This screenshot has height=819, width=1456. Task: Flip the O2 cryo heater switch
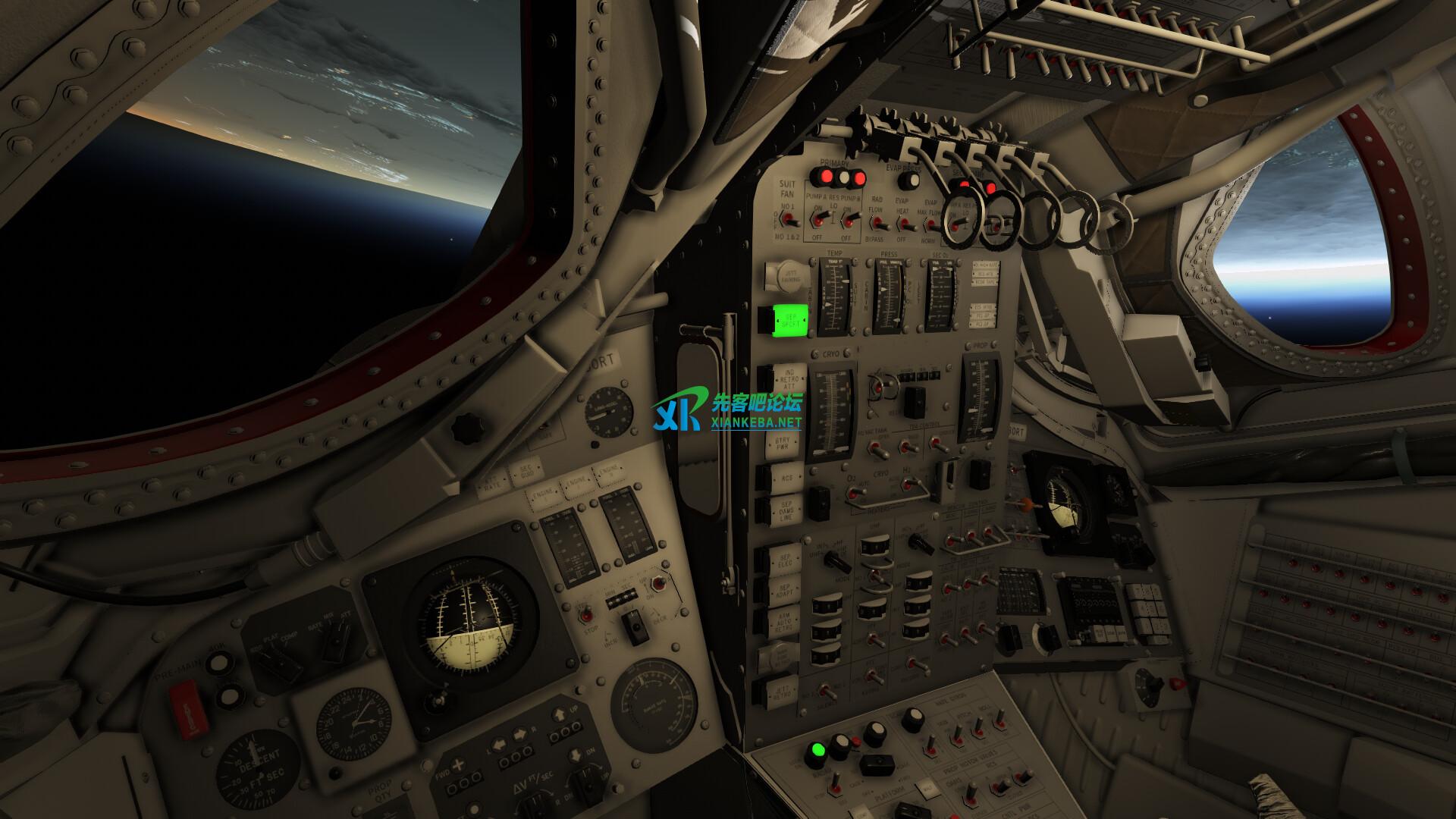coord(852,494)
